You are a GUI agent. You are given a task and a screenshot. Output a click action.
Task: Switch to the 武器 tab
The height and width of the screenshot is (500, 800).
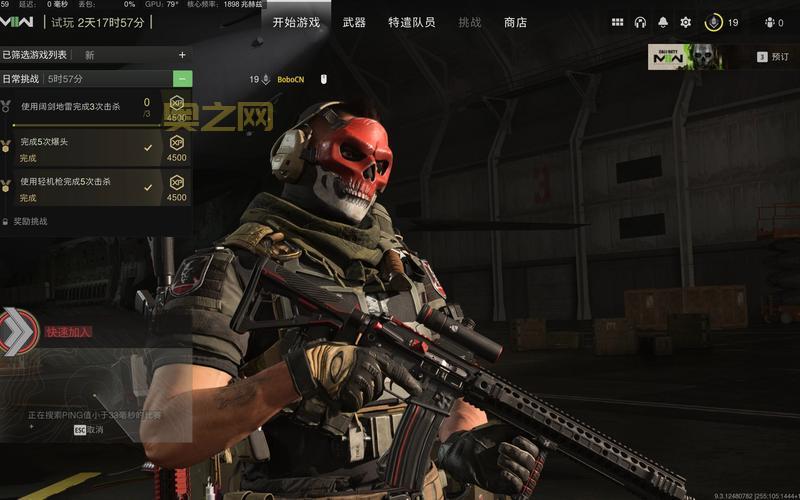click(x=354, y=22)
